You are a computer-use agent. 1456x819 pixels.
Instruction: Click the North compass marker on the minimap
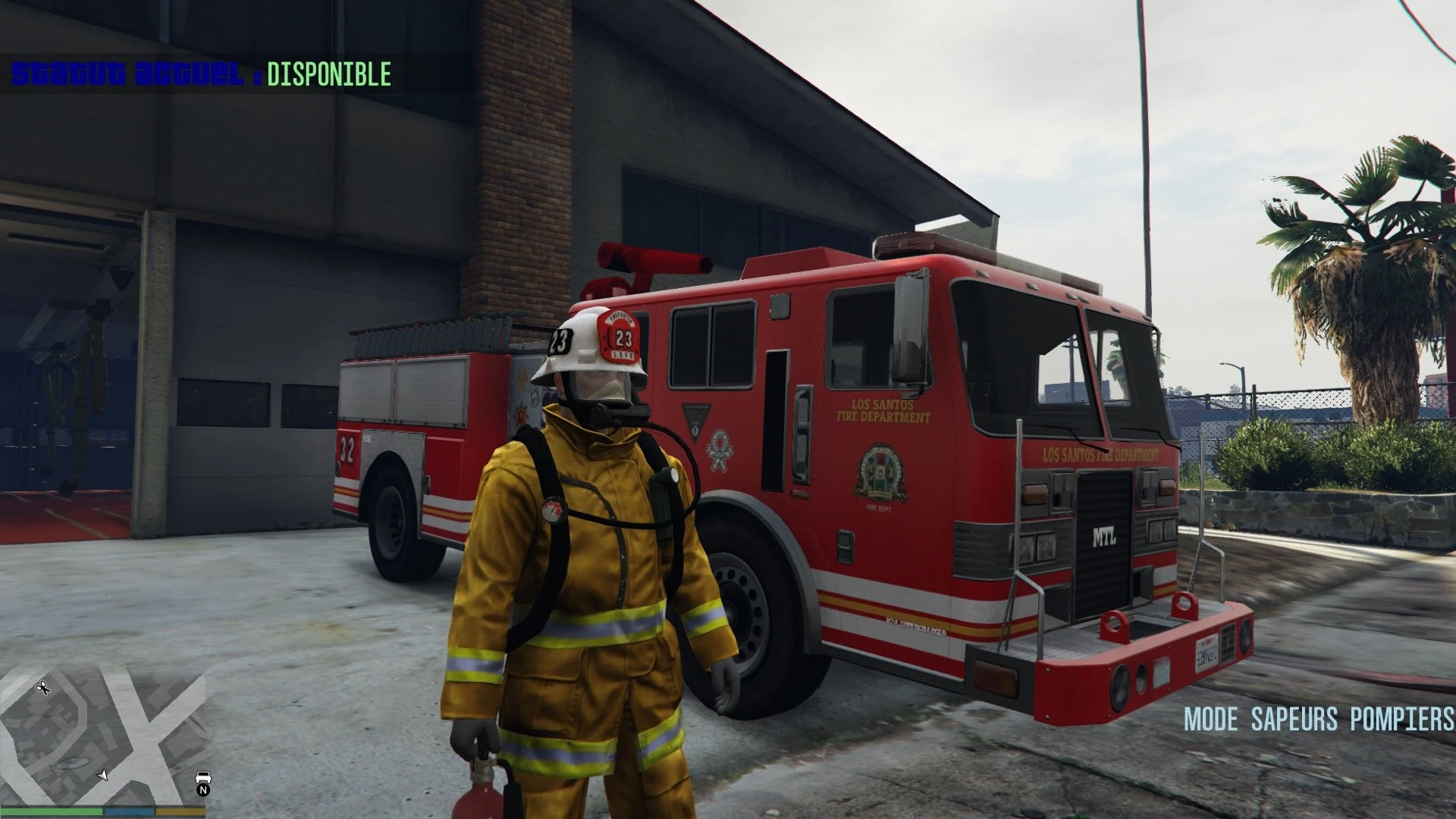[x=203, y=791]
